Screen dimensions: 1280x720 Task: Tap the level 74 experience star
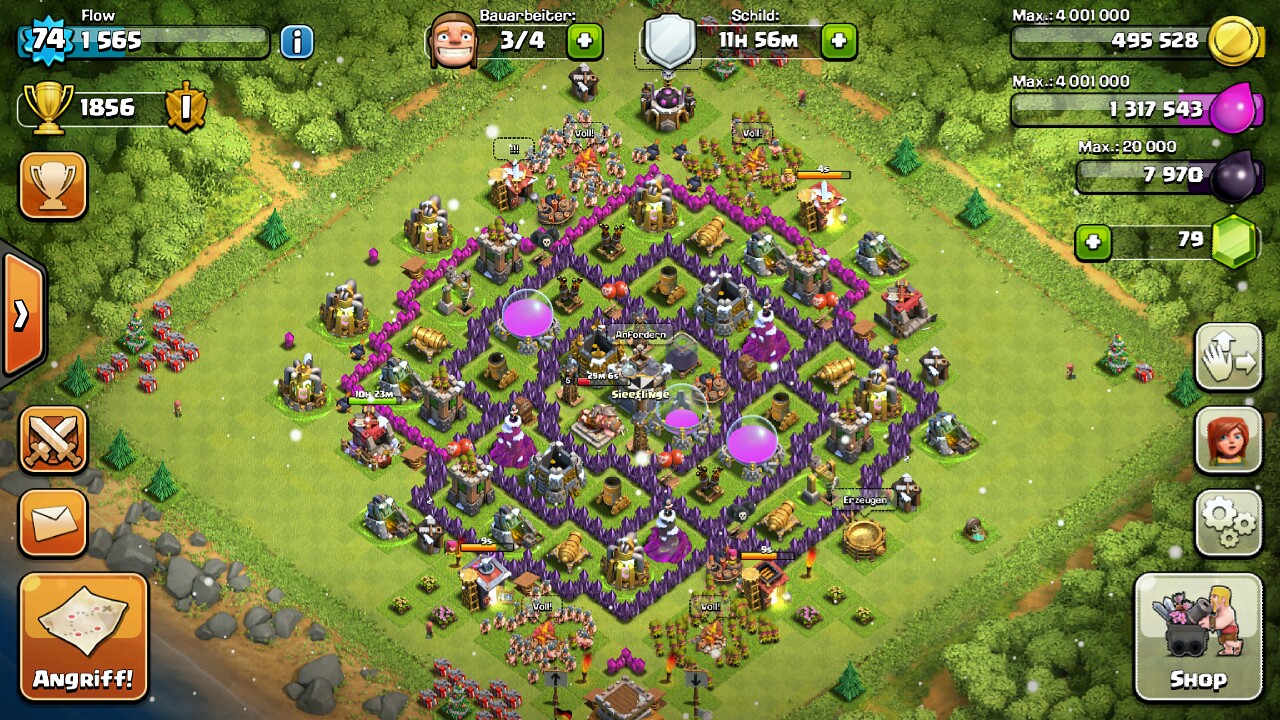pyautogui.click(x=47, y=42)
